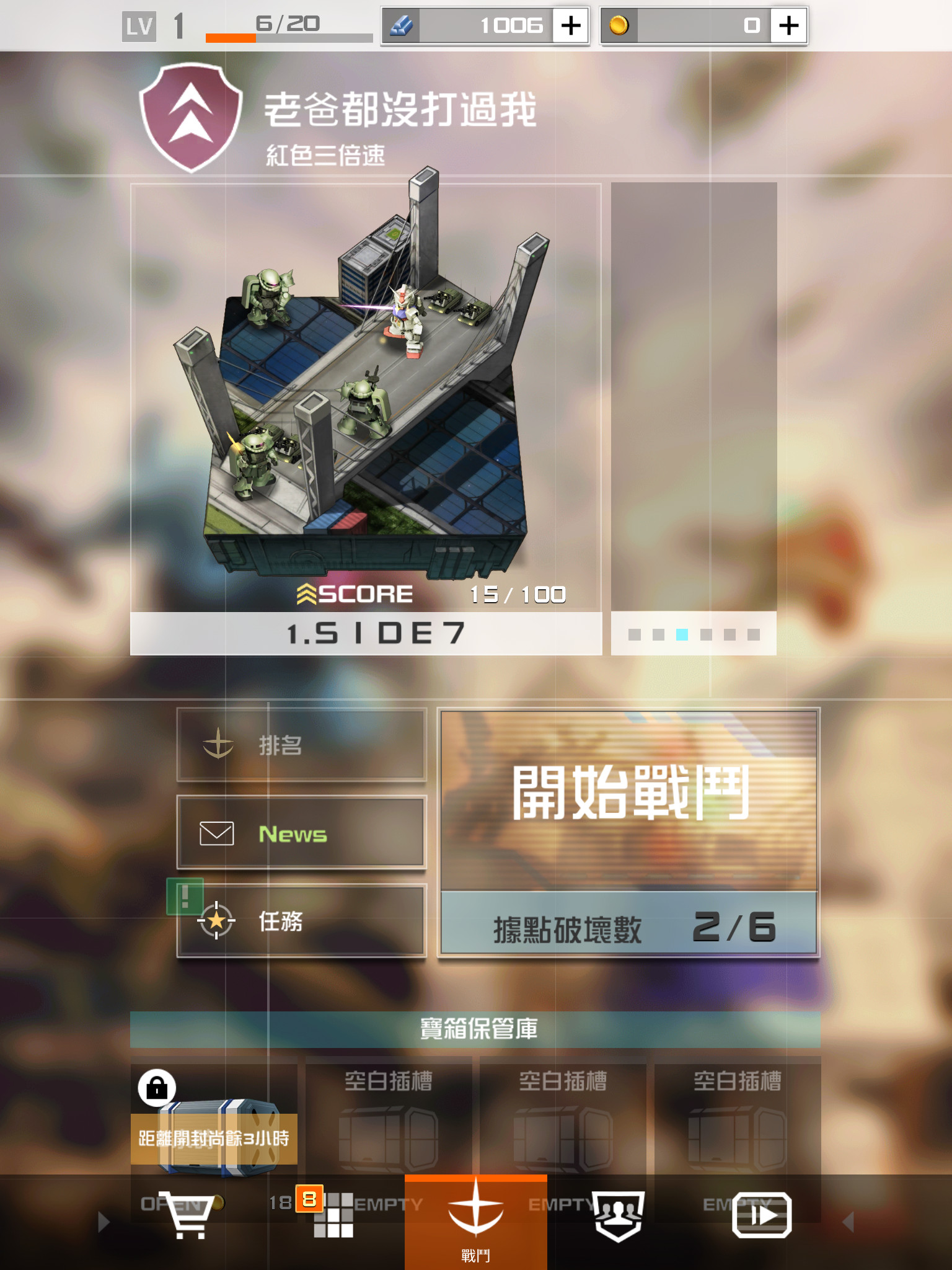Click the orange LV experience bar 6/20
The image size is (952, 1270).
(232, 37)
